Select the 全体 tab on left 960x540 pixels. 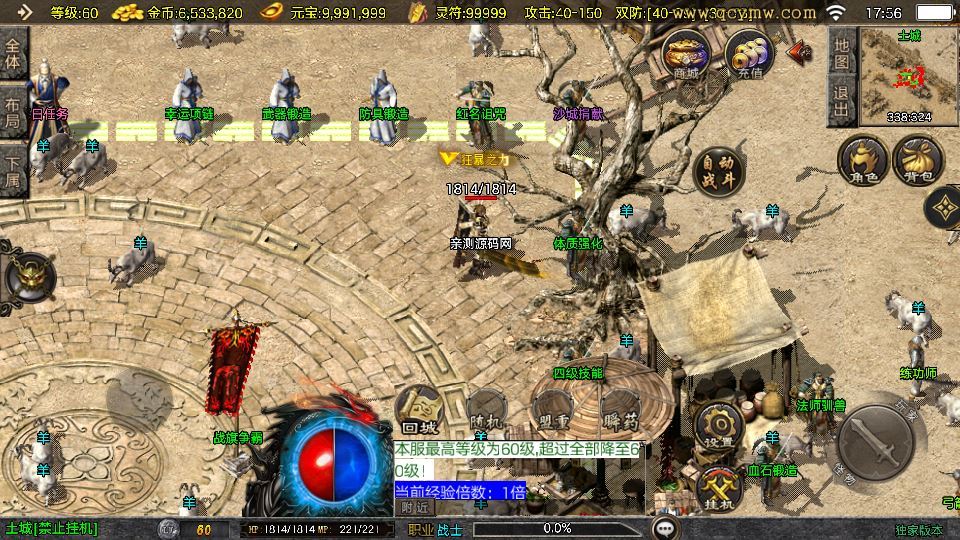point(13,53)
